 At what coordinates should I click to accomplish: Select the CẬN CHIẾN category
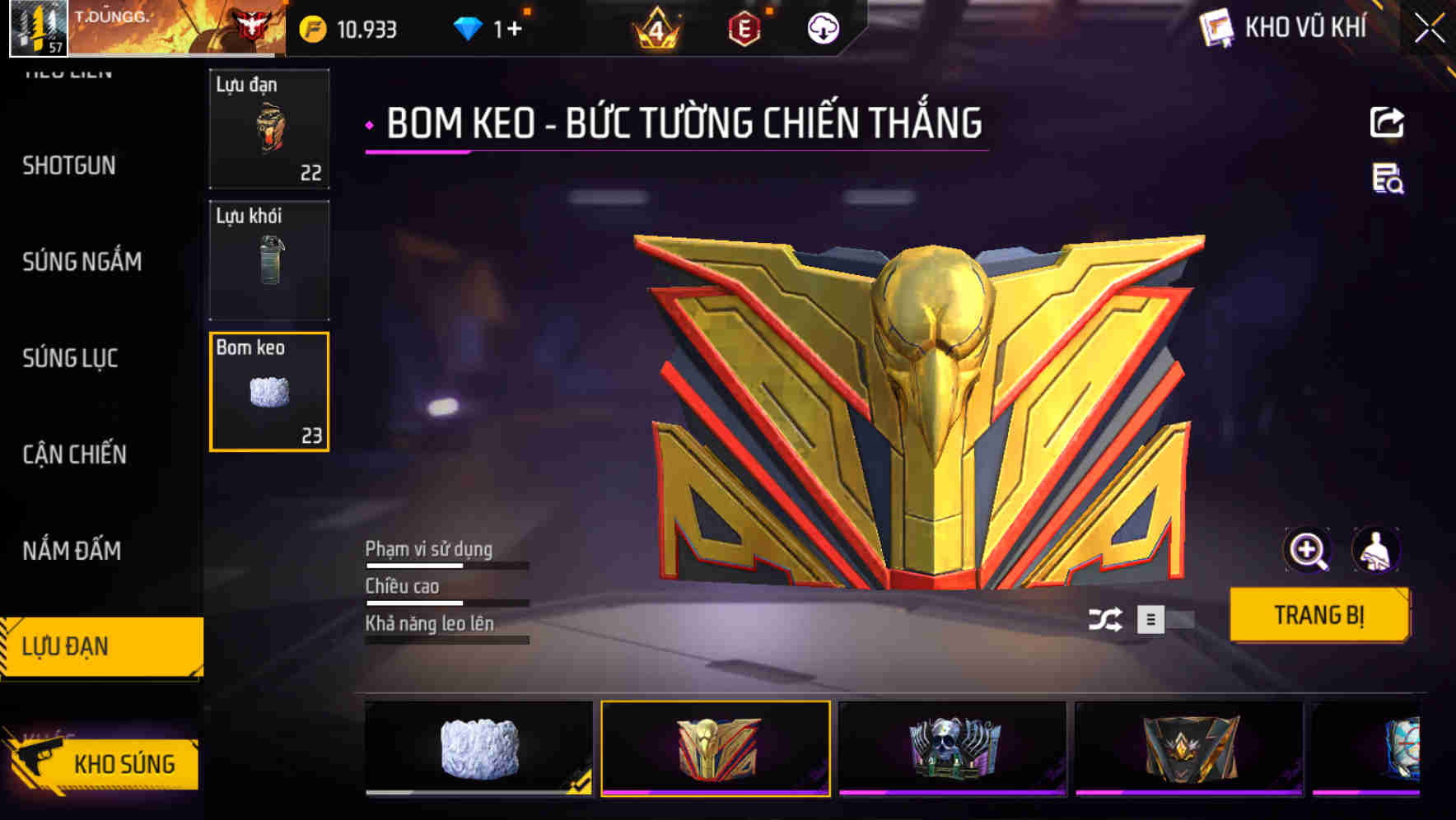pos(73,454)
